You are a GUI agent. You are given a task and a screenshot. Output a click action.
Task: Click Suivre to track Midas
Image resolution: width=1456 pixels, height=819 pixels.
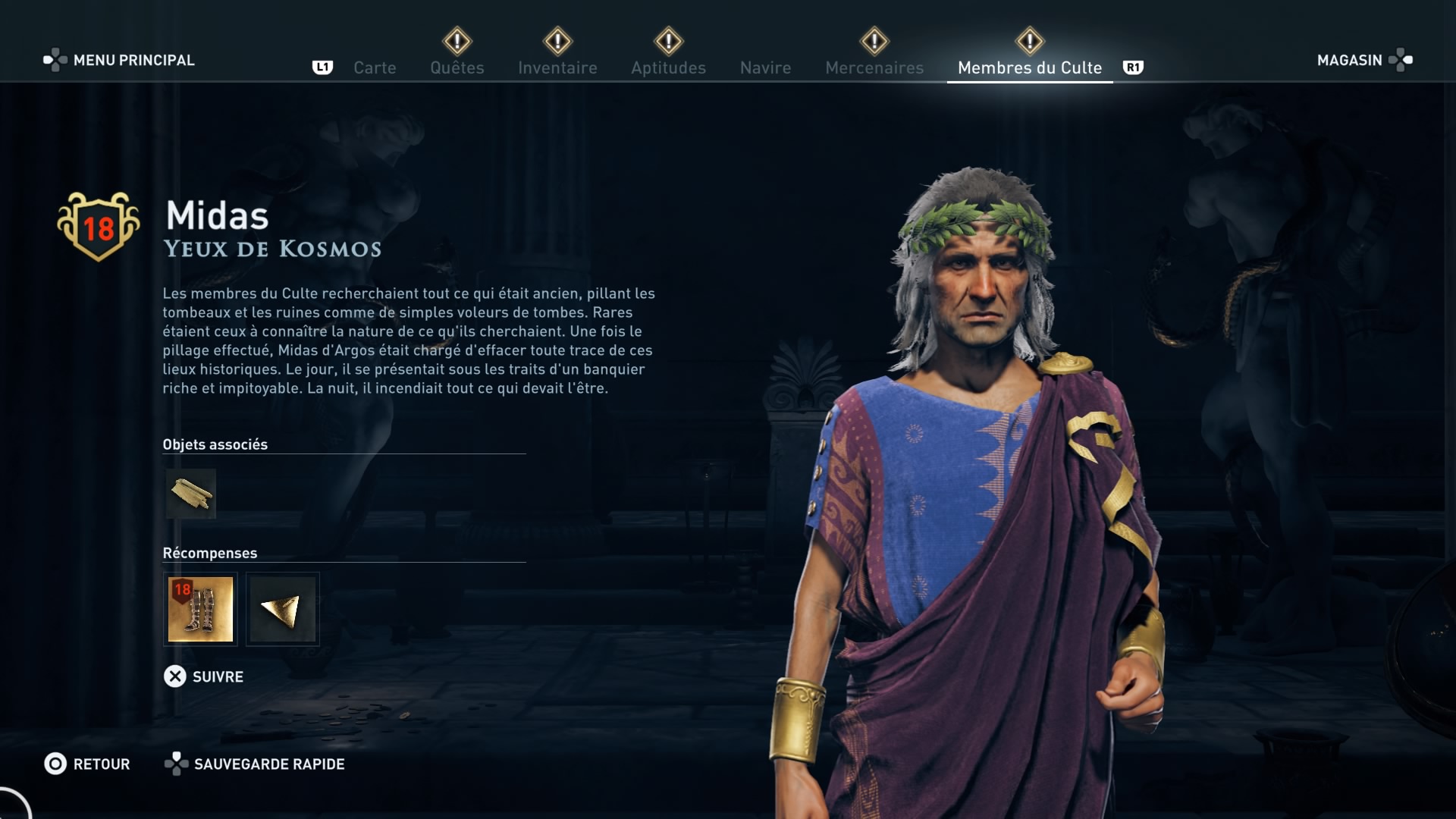pos(204,676)
